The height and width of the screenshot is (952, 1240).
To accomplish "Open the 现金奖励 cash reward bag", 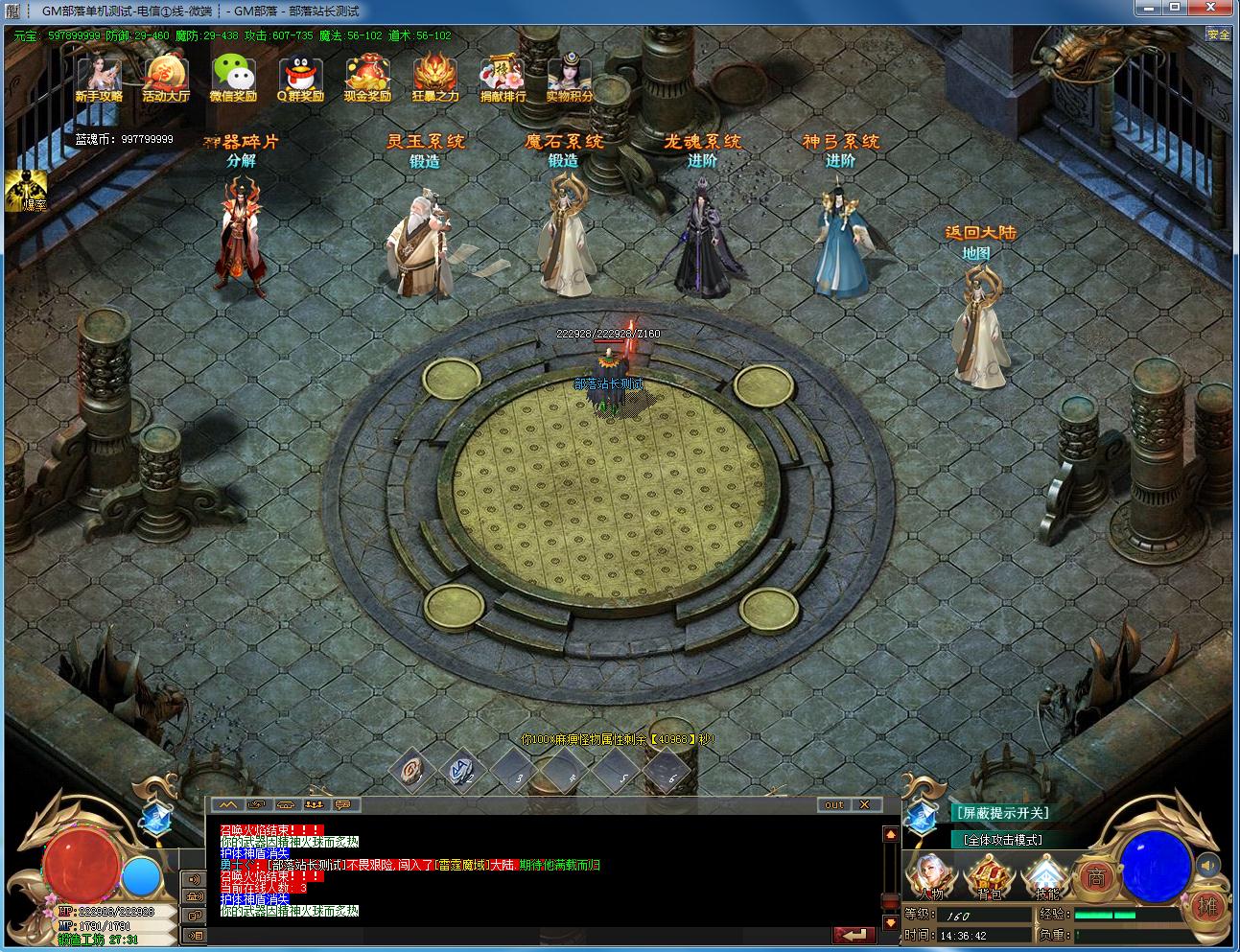I will point(367,78).
